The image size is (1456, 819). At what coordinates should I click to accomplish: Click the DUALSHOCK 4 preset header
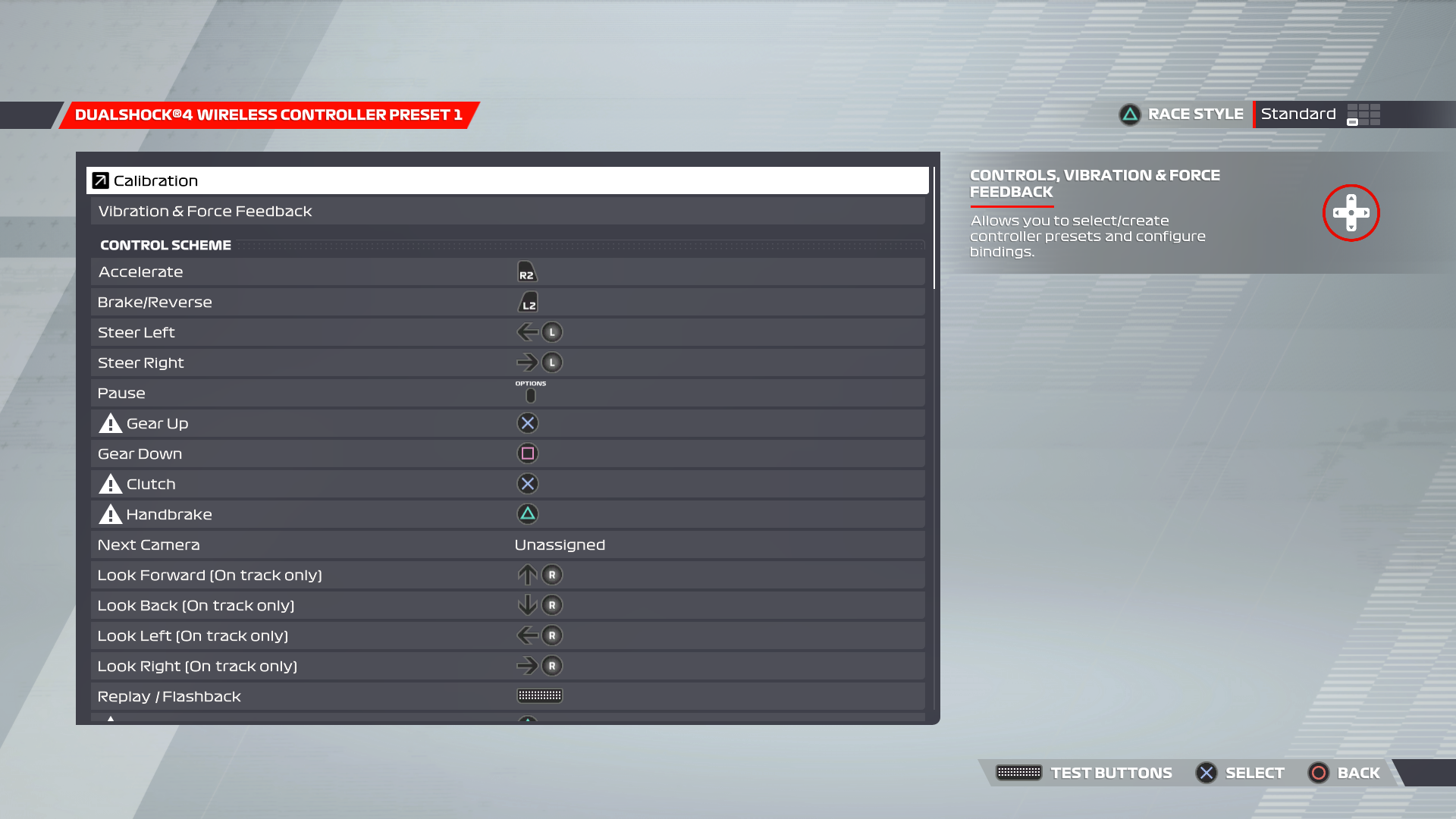268,115
